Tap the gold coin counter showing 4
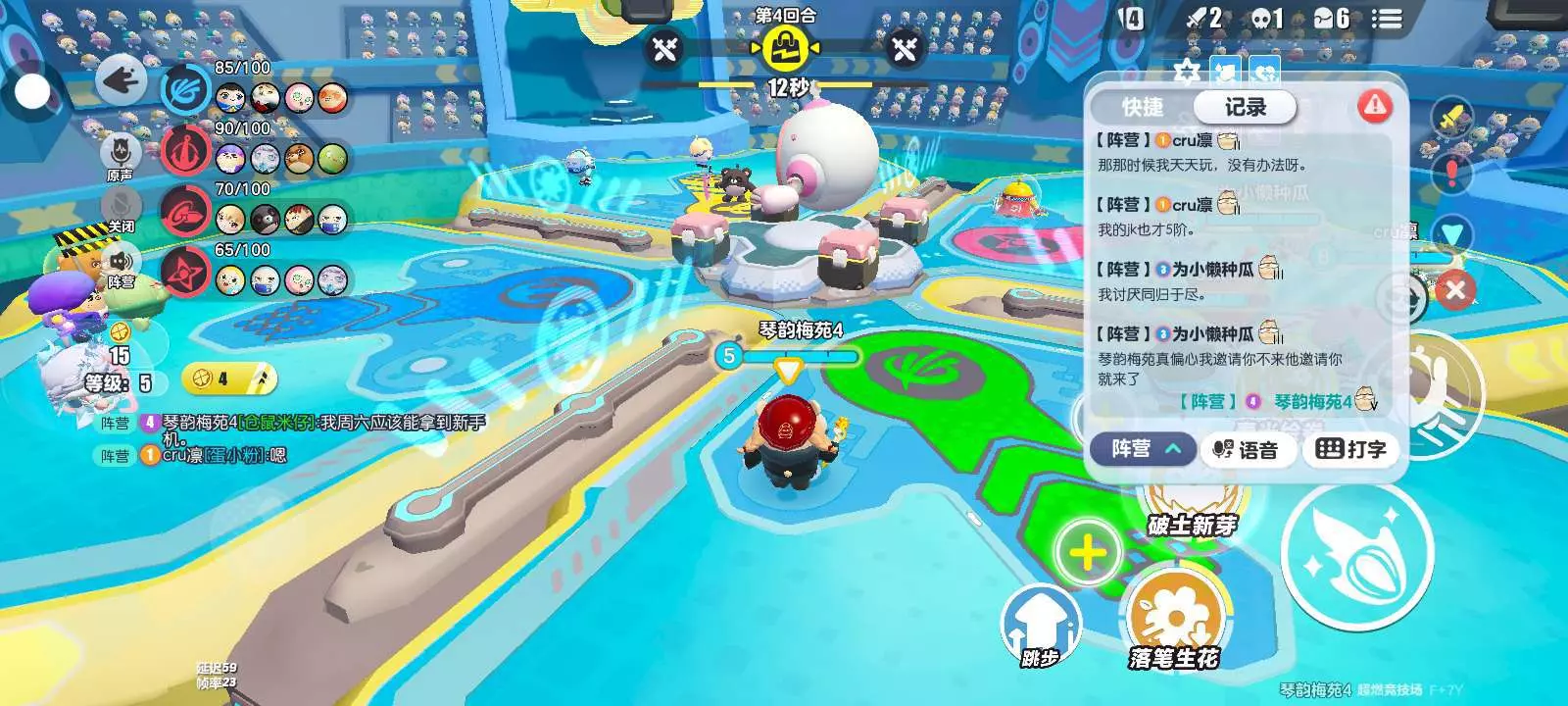Viewport: 1568px width, 706px height. [227, 378]
